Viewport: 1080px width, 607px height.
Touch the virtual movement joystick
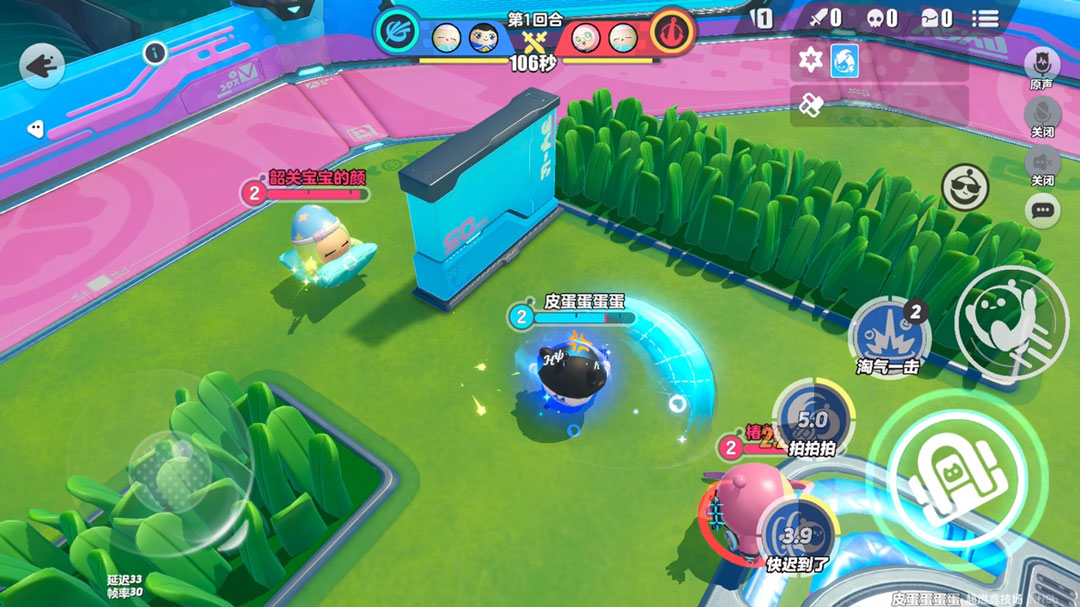click(x=159, y=469)
